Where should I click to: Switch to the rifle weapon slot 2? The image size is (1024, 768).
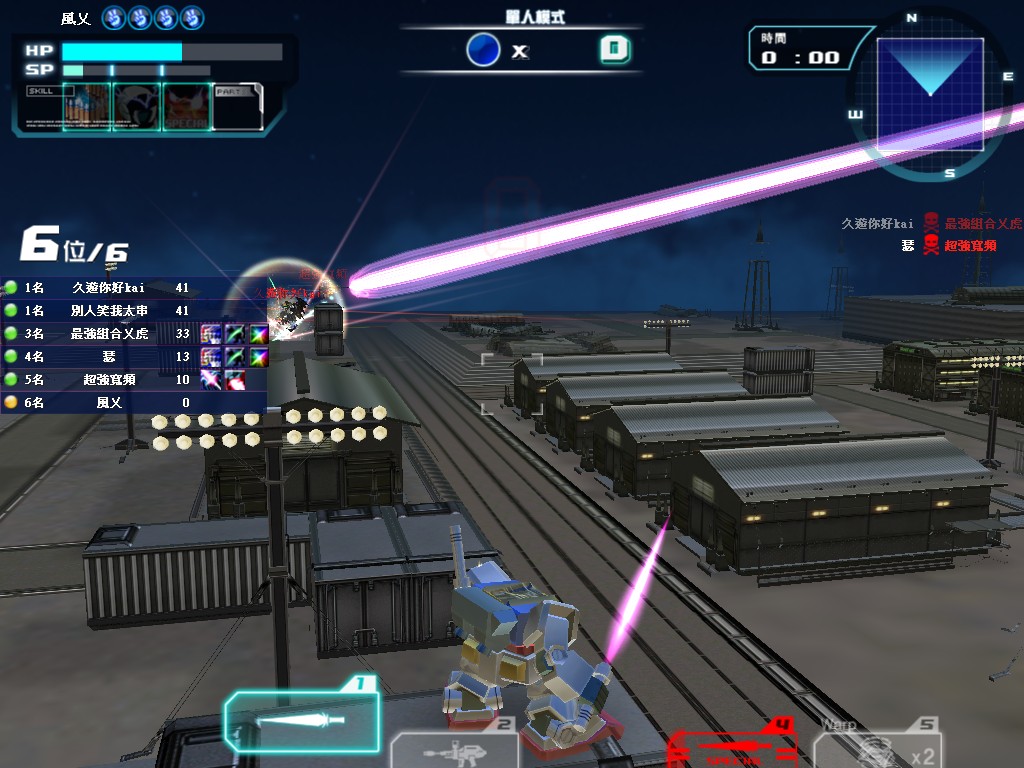tap(455, 748)
